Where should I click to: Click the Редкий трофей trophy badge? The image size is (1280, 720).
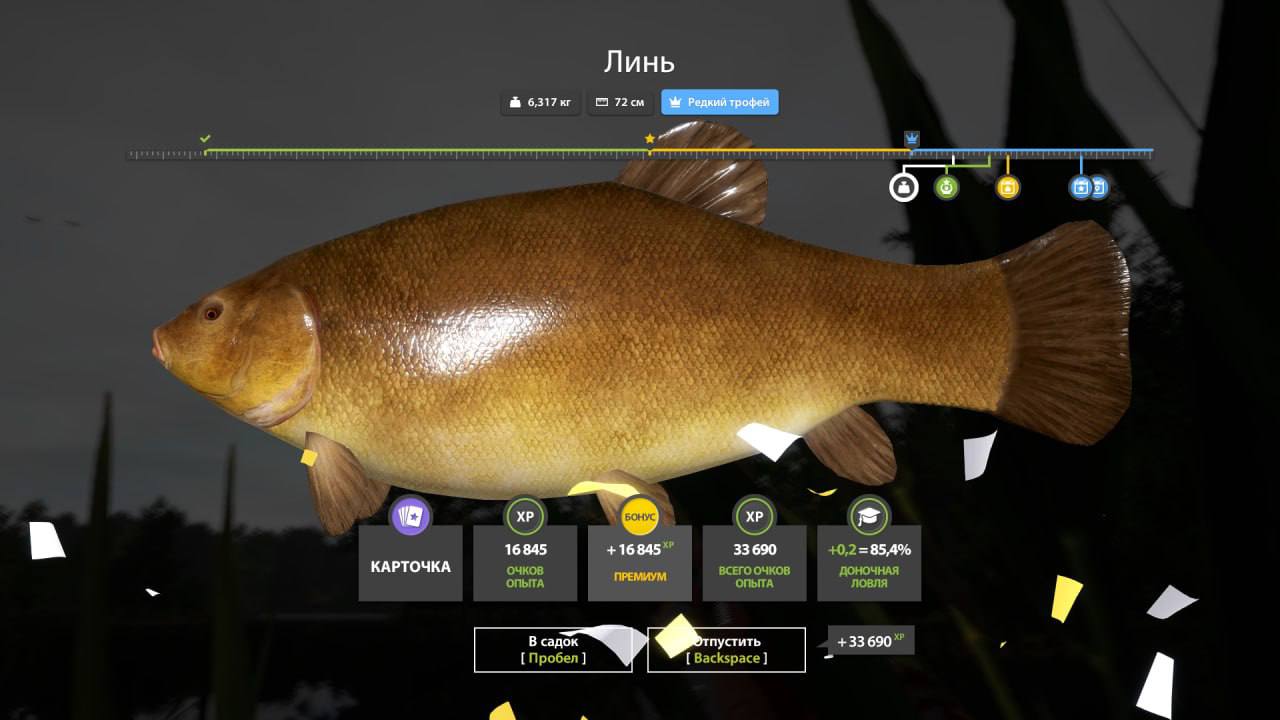[719, 102]
